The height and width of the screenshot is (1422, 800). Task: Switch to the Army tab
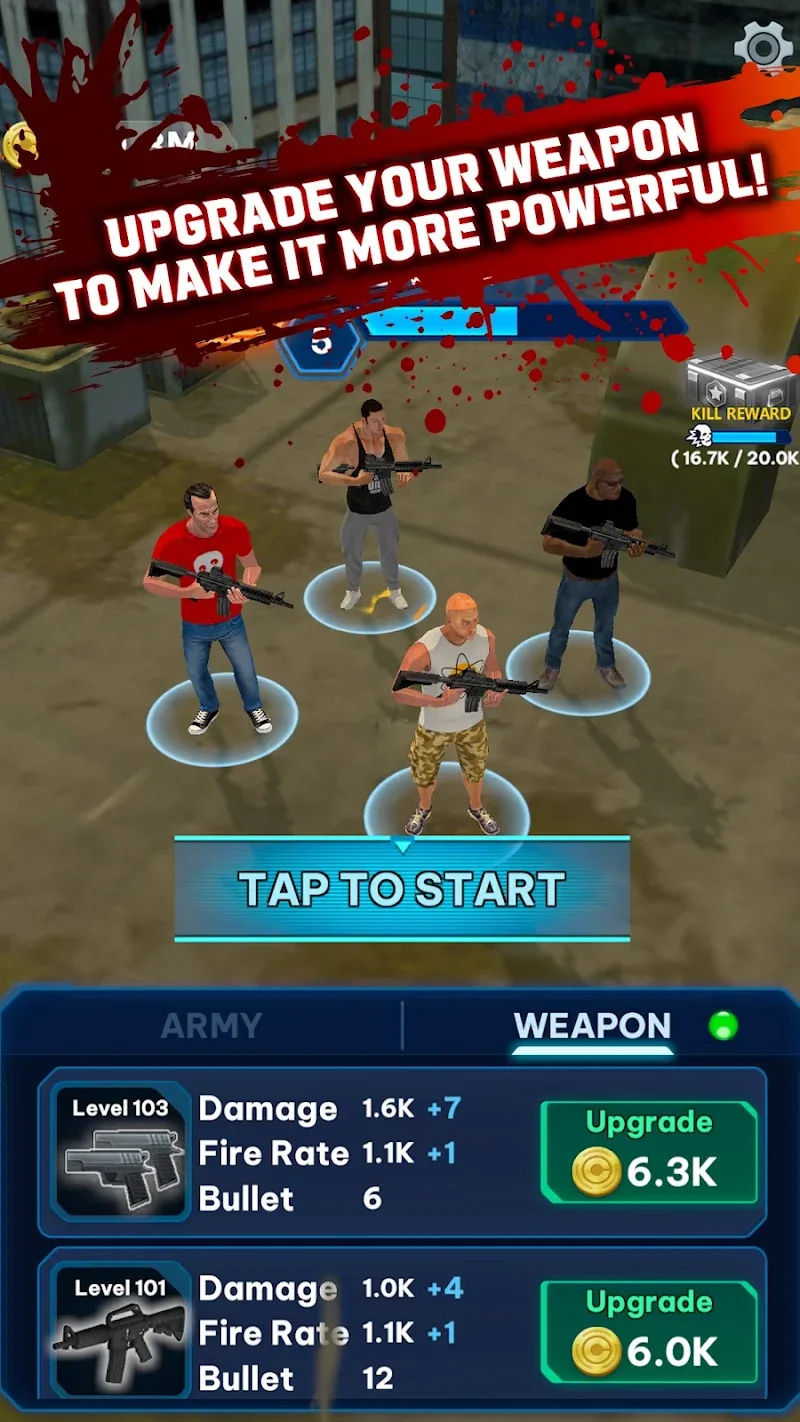coord(211,1026)
